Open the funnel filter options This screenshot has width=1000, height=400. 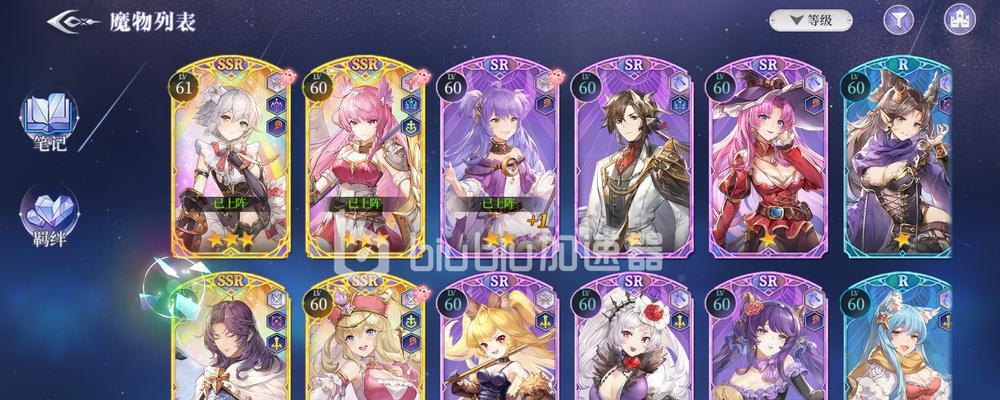pos(899,19)
